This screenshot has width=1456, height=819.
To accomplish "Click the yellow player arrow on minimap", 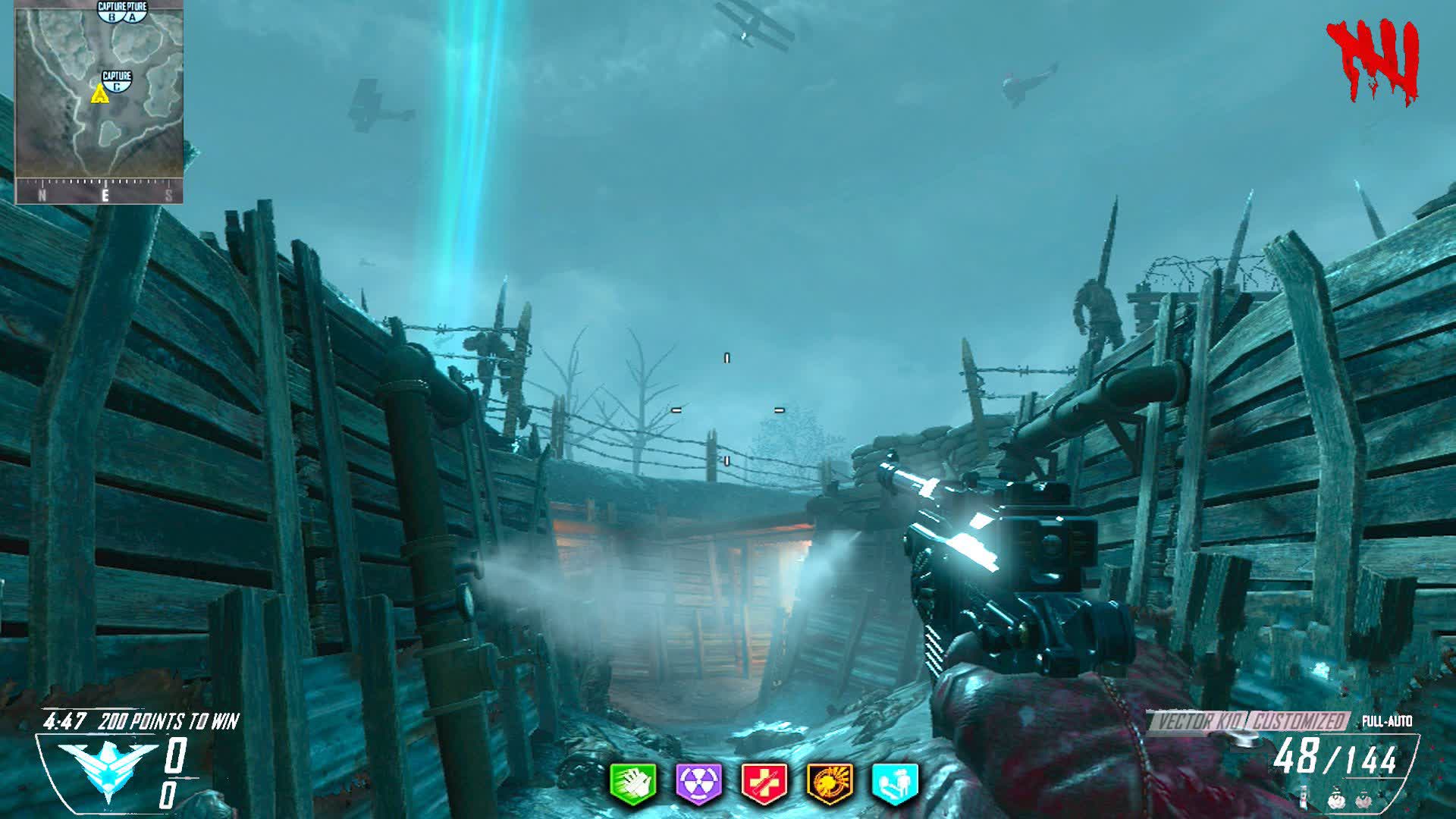I will (99, 94).
